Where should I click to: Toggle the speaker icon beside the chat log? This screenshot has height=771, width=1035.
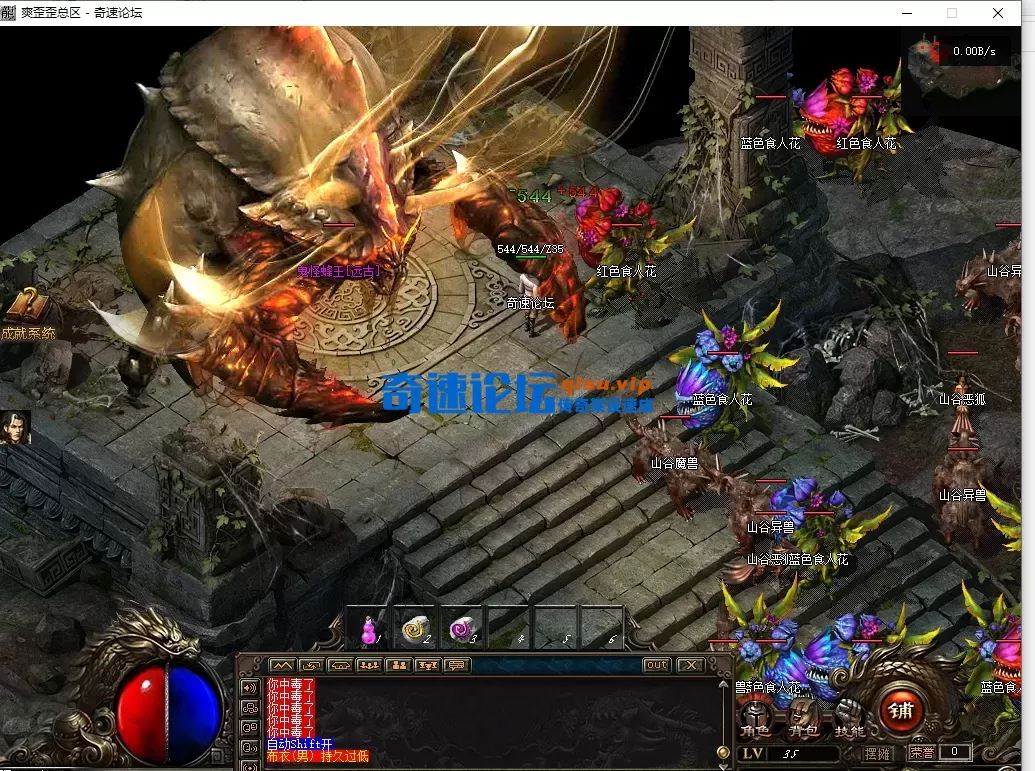[x=250, y=688]
